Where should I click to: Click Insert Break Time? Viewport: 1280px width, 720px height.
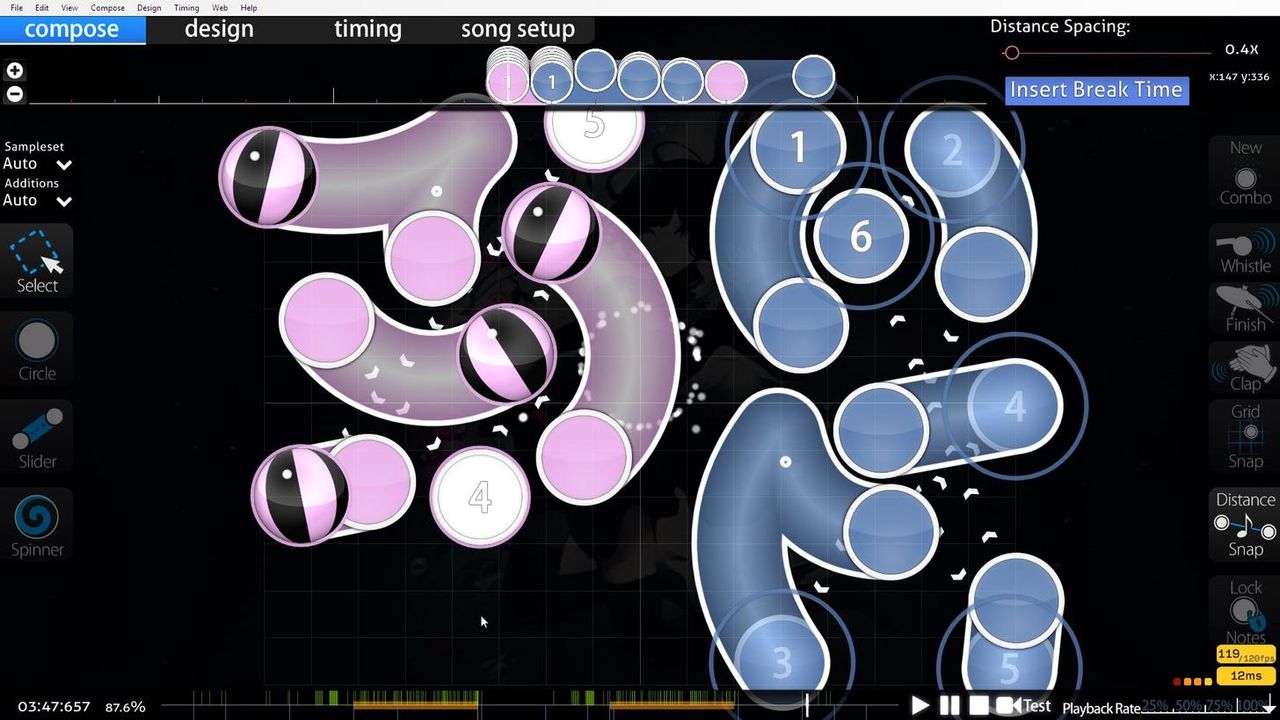click(x=1096, y=89)
